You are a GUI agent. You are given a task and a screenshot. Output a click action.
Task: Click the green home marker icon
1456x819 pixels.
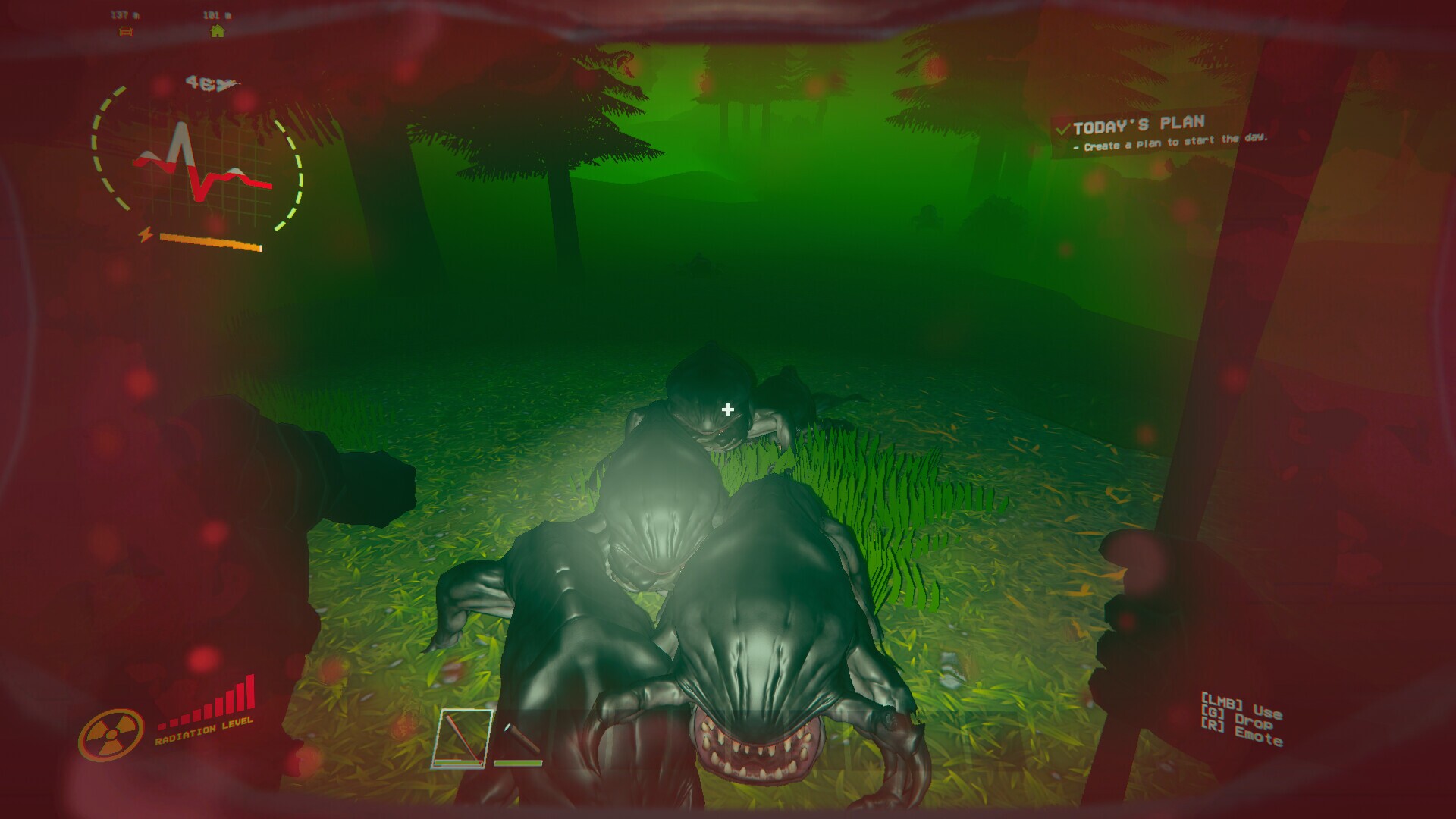click(218, 31)
